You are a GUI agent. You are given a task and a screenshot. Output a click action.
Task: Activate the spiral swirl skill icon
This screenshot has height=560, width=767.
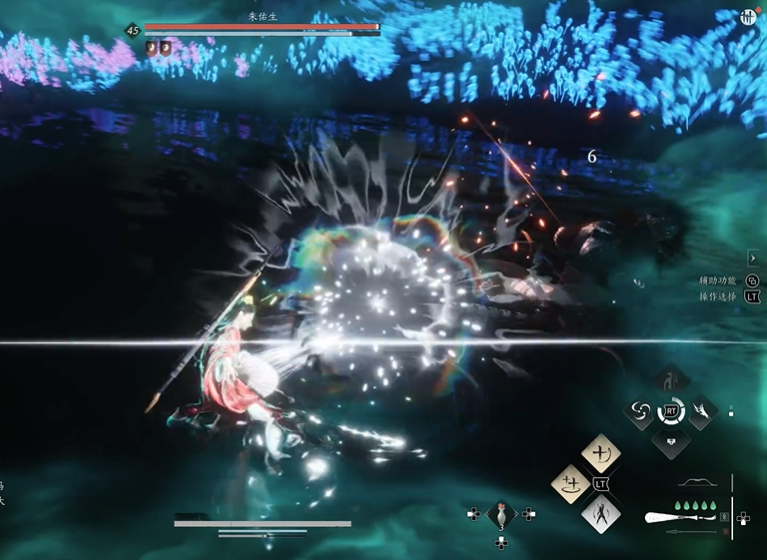pyautogui.click(x=640, y=411)
